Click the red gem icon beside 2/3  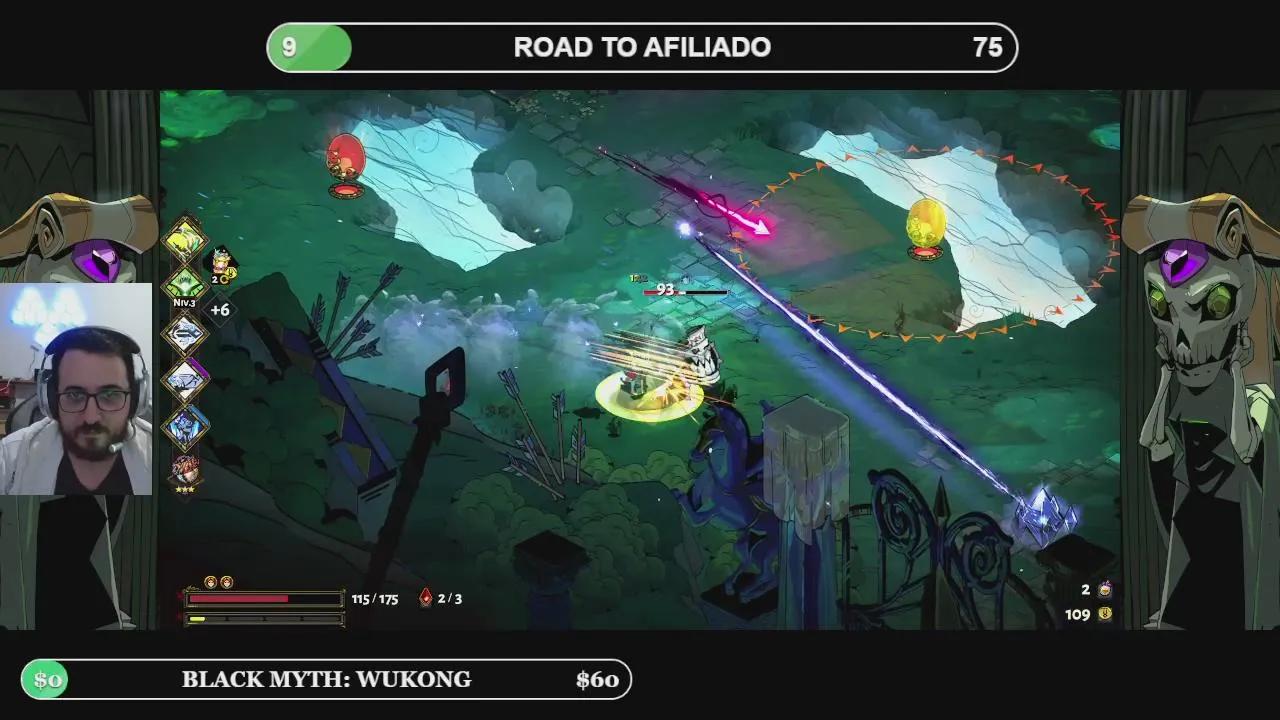pyautogui.click(x=425, y=598)
